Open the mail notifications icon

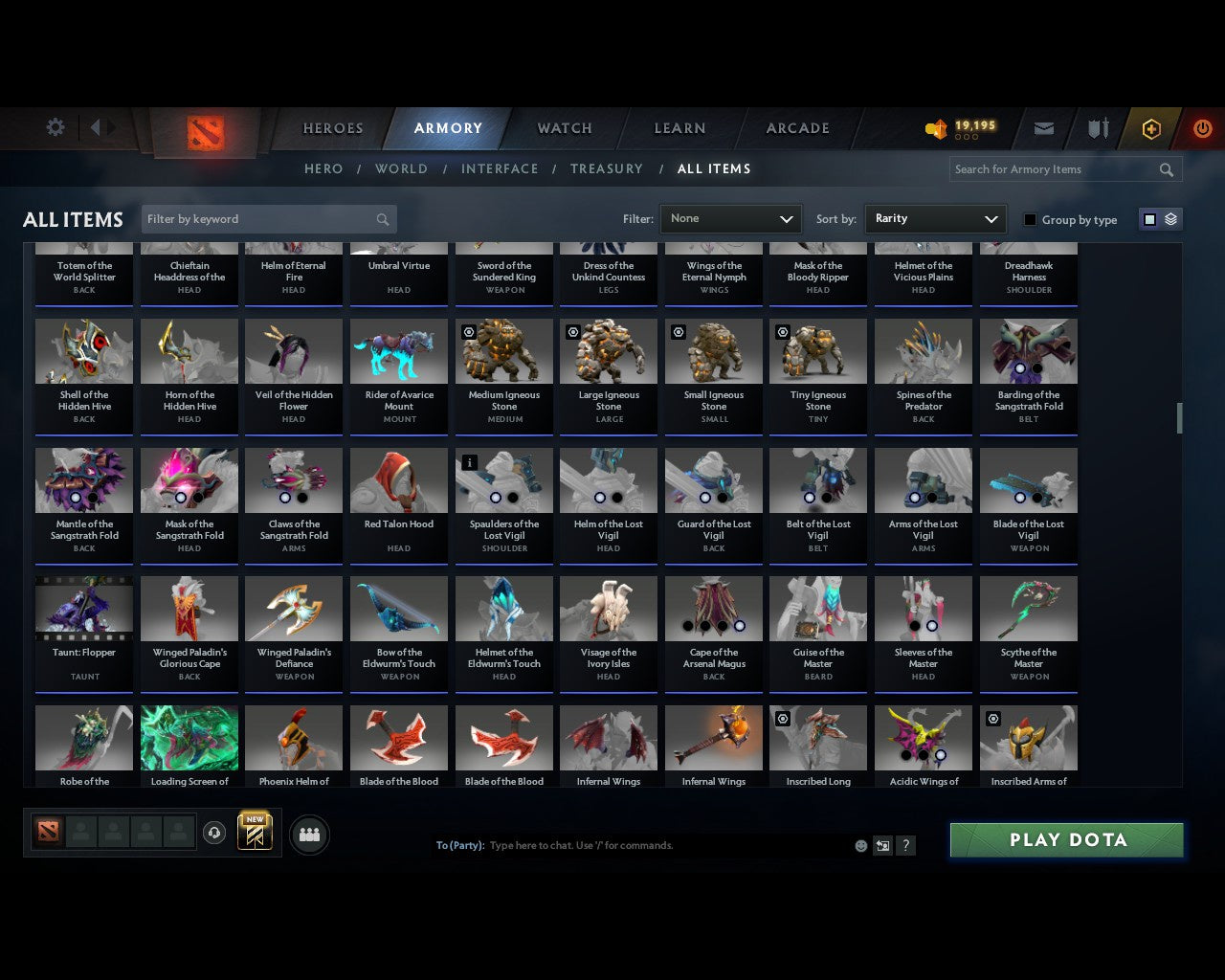pyautogui.click(x=1043, y=128)
